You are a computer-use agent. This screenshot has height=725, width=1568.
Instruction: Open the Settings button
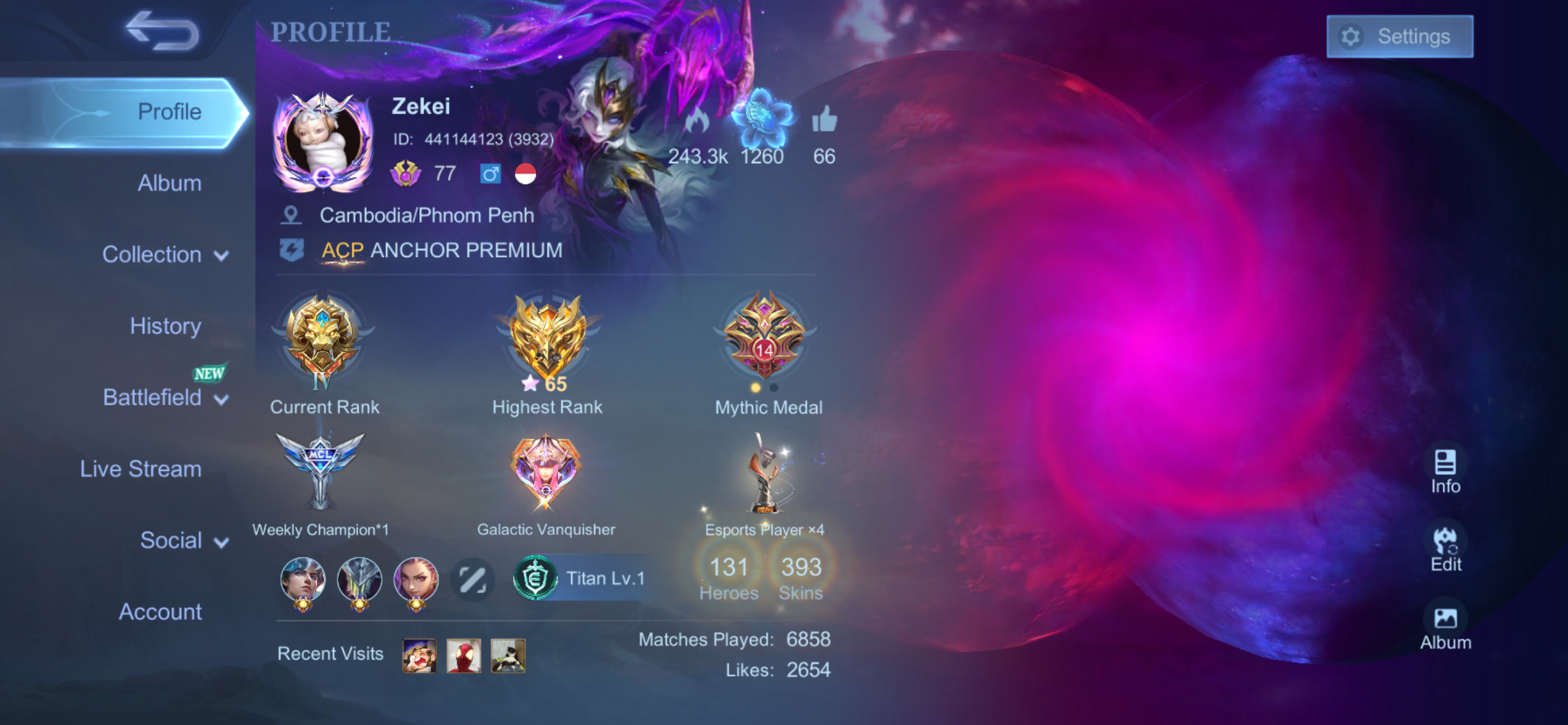coord(1399,37)
